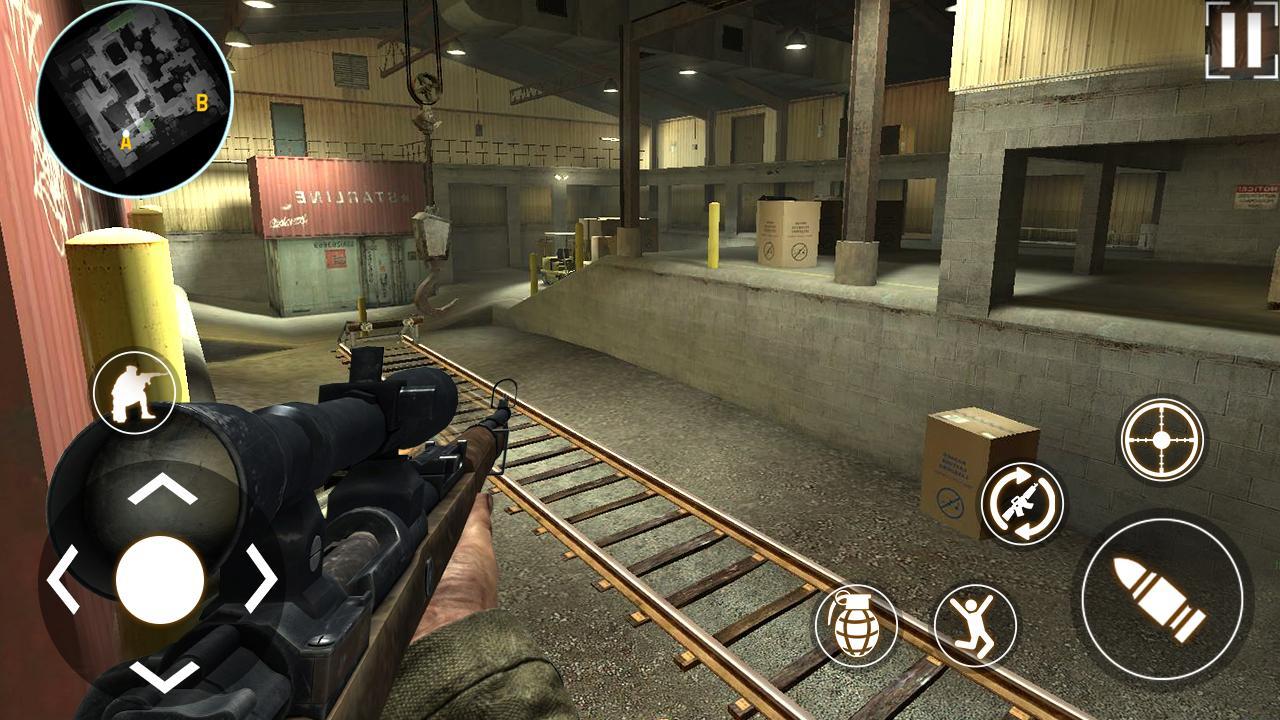Throw a grenade
Image resolution: width=1280 pixels, height=720 pixels.
pos(856,625)
